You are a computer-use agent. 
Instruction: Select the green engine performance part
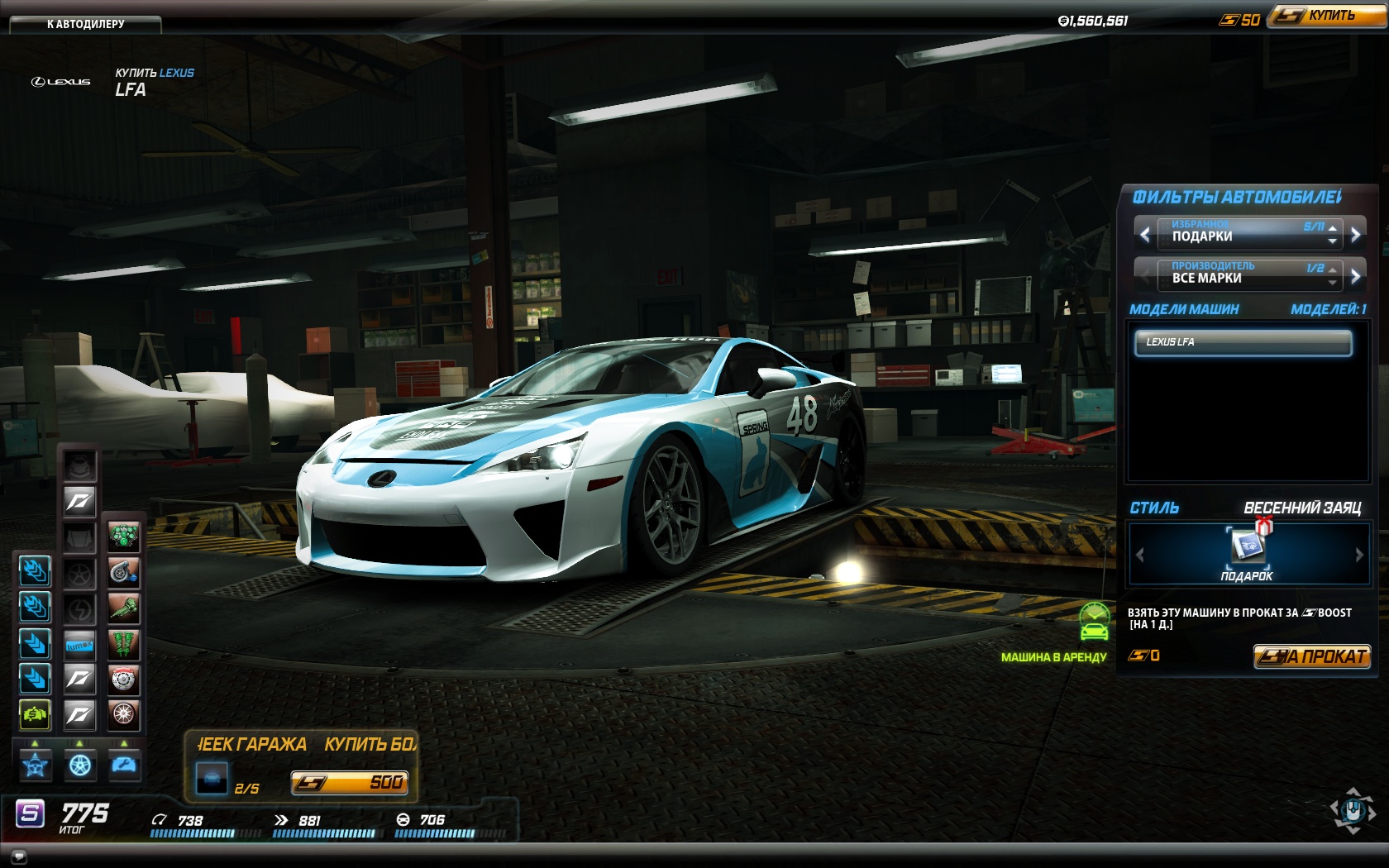[x=124, y=537]
